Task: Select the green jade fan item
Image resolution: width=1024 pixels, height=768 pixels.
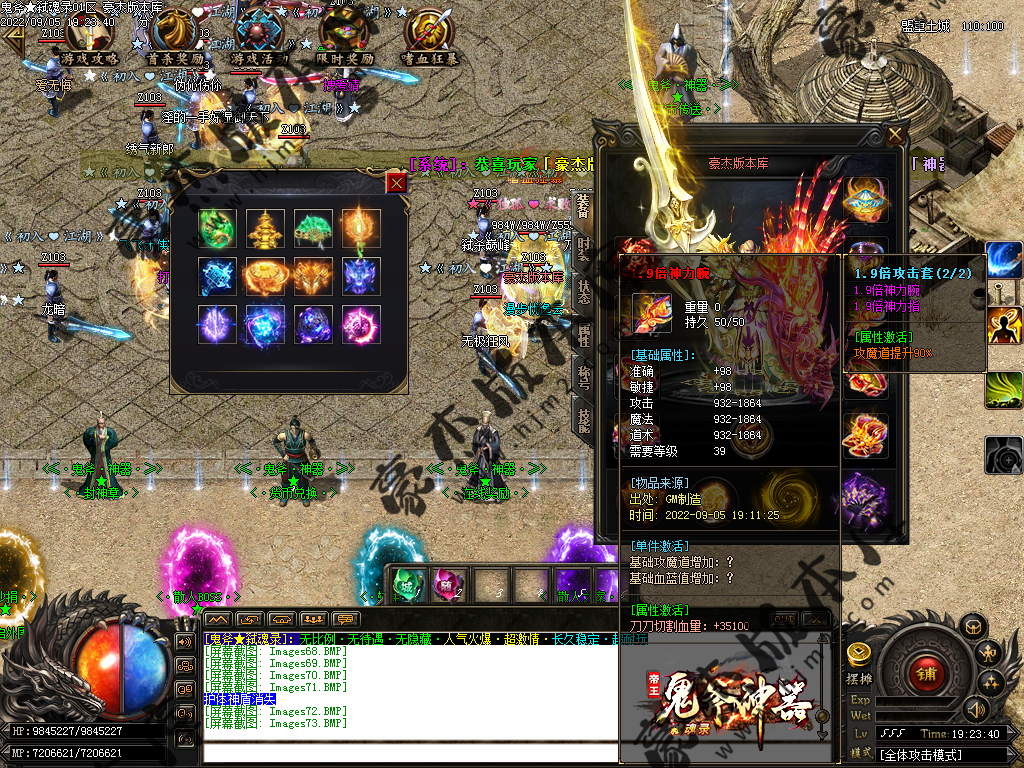Action: coord(313,227)
